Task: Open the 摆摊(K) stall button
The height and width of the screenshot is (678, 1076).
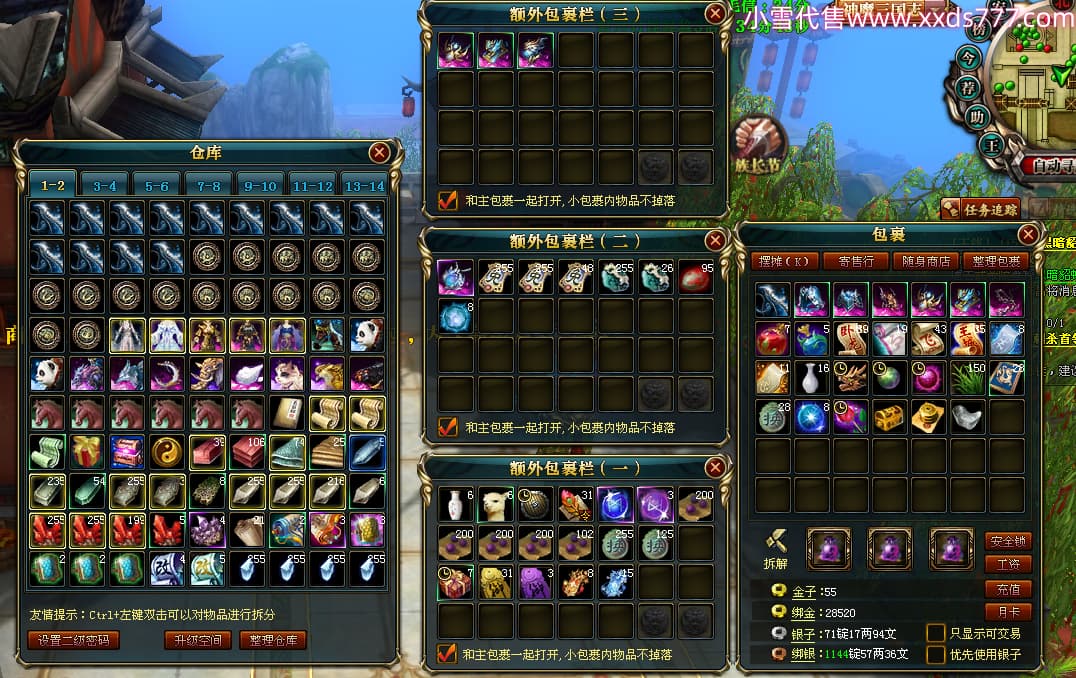Action: pos(785,261)
